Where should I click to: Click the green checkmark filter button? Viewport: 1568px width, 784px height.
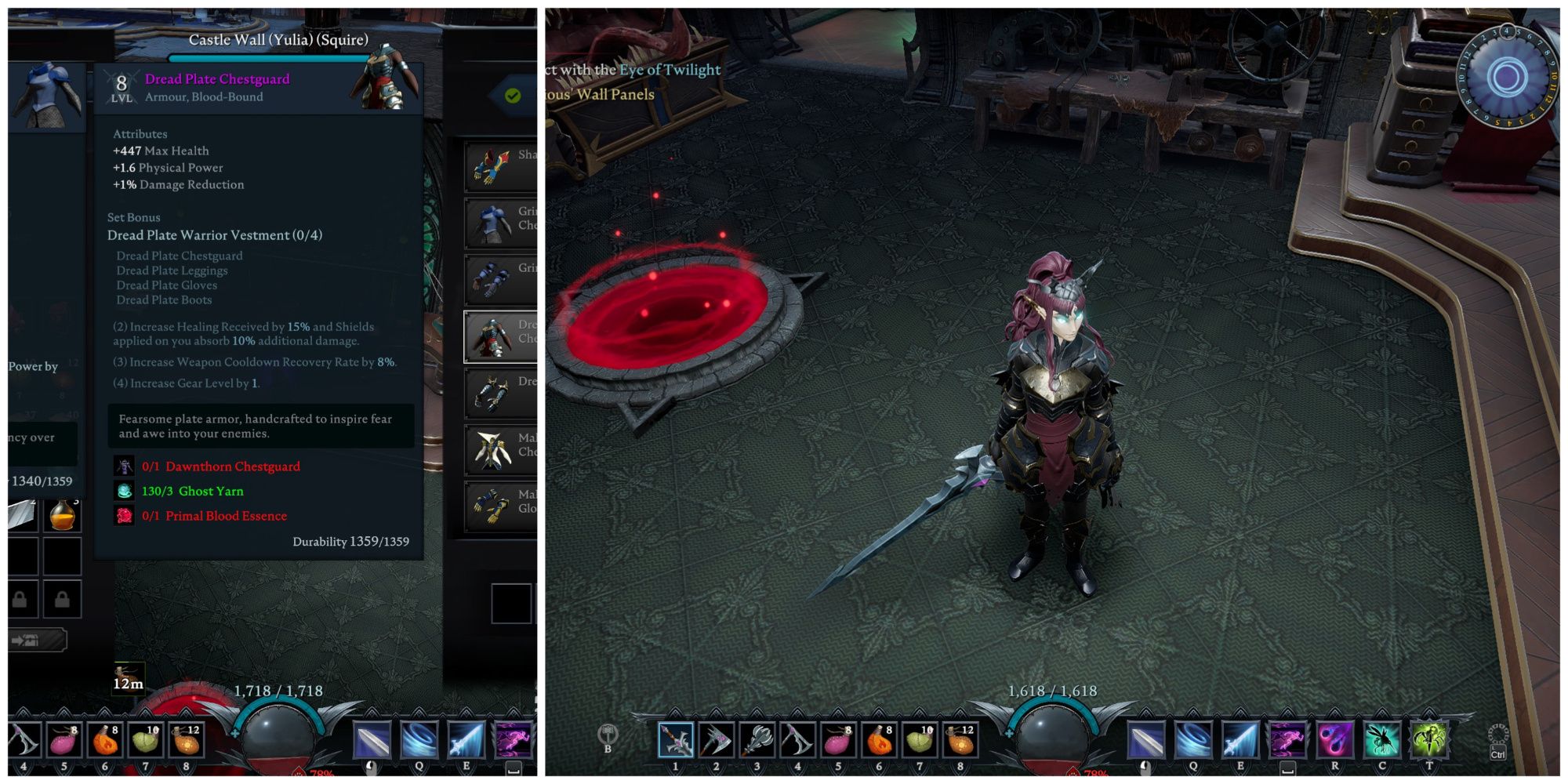(x=513, y=96)
